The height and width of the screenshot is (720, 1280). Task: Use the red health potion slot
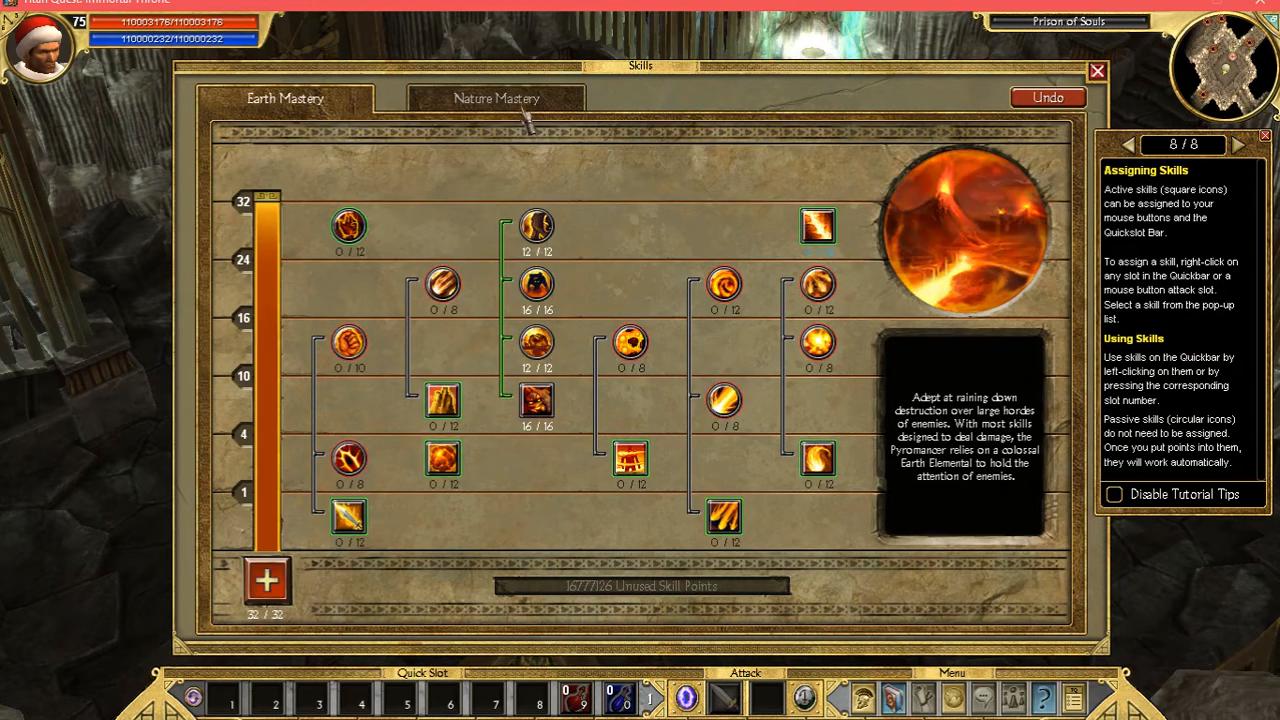point(575,697)
